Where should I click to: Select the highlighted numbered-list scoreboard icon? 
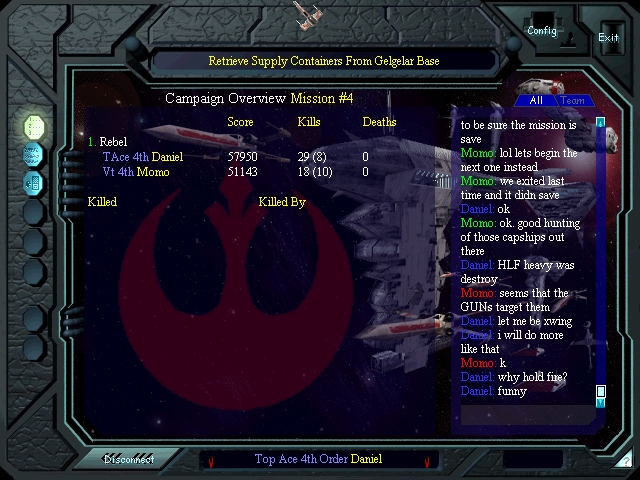click(34, 127)
